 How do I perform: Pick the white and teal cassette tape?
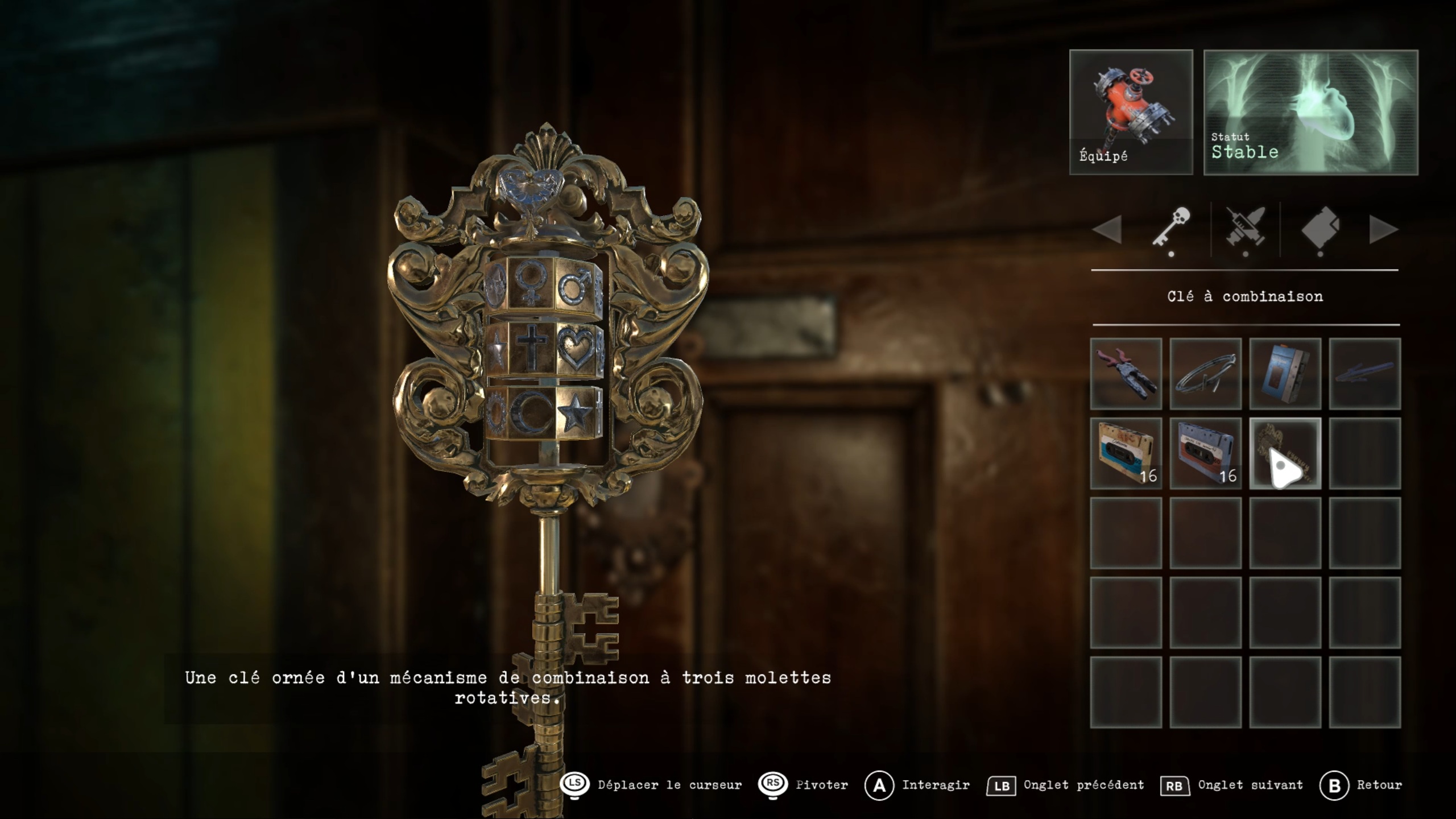(1126, 453)
